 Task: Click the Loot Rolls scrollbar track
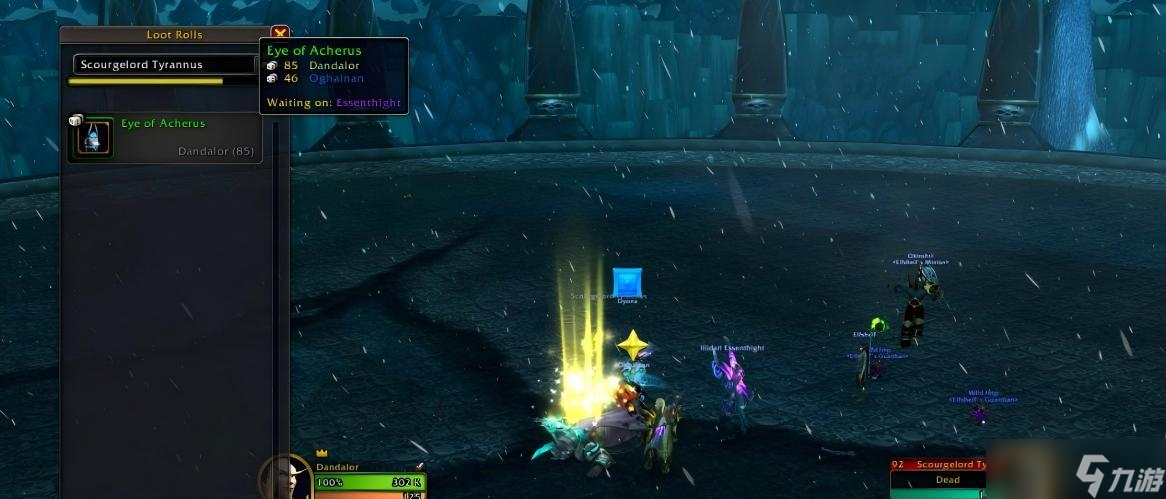276,300
